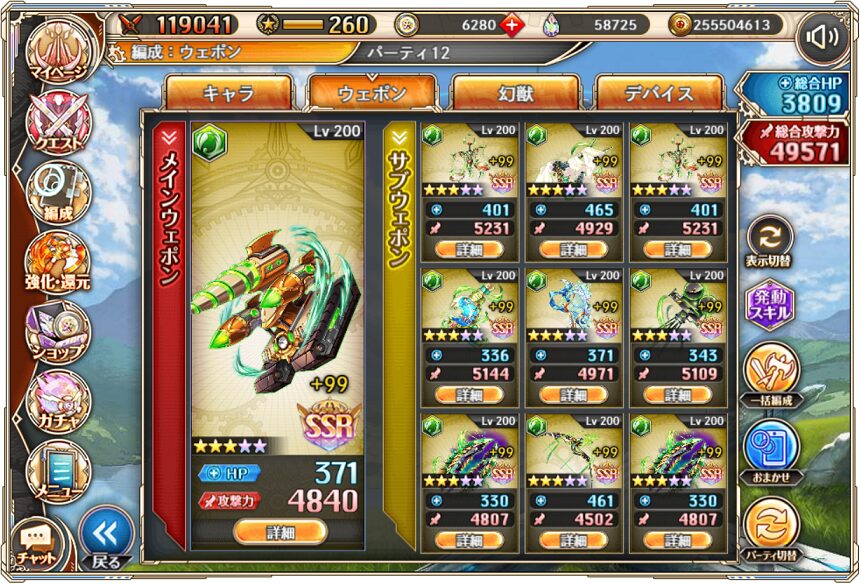Toggle the sound speaker icon
This screenshot has width=861, height=584.
[x=822, y=38]
